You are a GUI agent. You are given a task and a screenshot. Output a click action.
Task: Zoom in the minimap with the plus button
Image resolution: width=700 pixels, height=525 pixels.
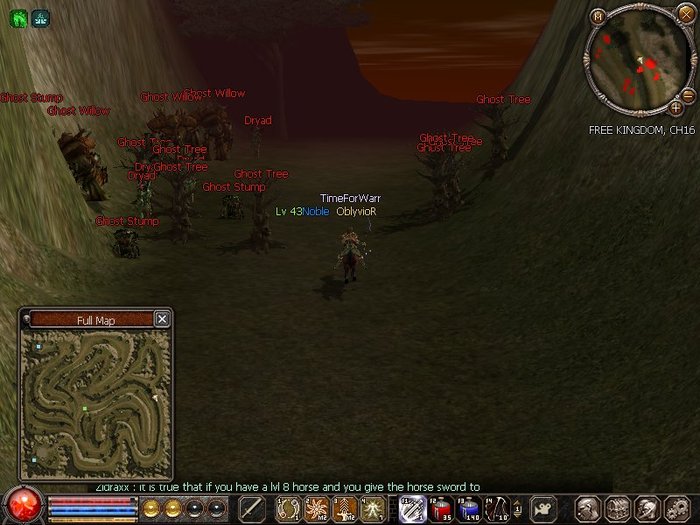coord(676,107)
